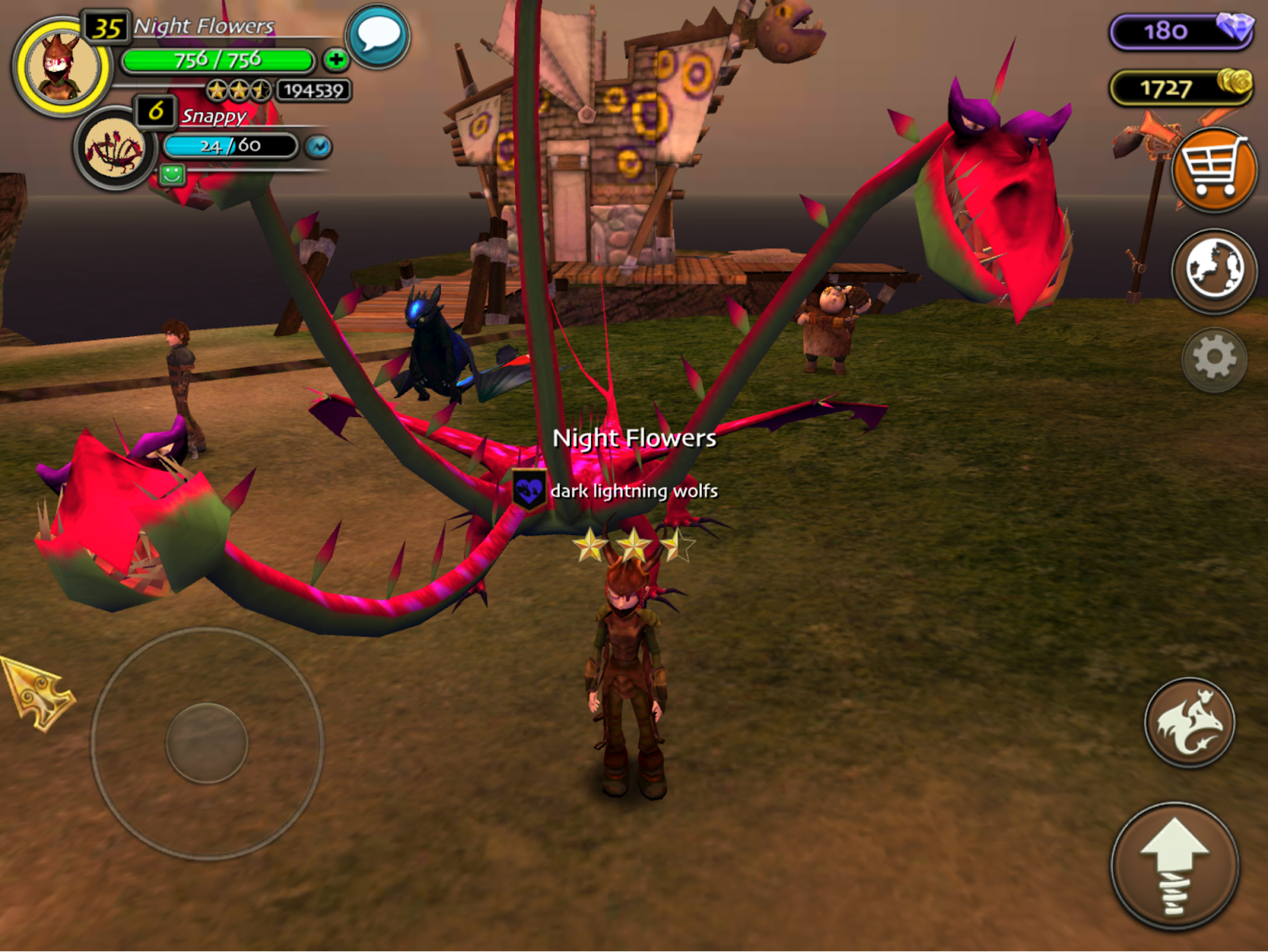Screen dimensions: 1268x952
Task: Click the gold coins counter
Action: click(1181, 87)
